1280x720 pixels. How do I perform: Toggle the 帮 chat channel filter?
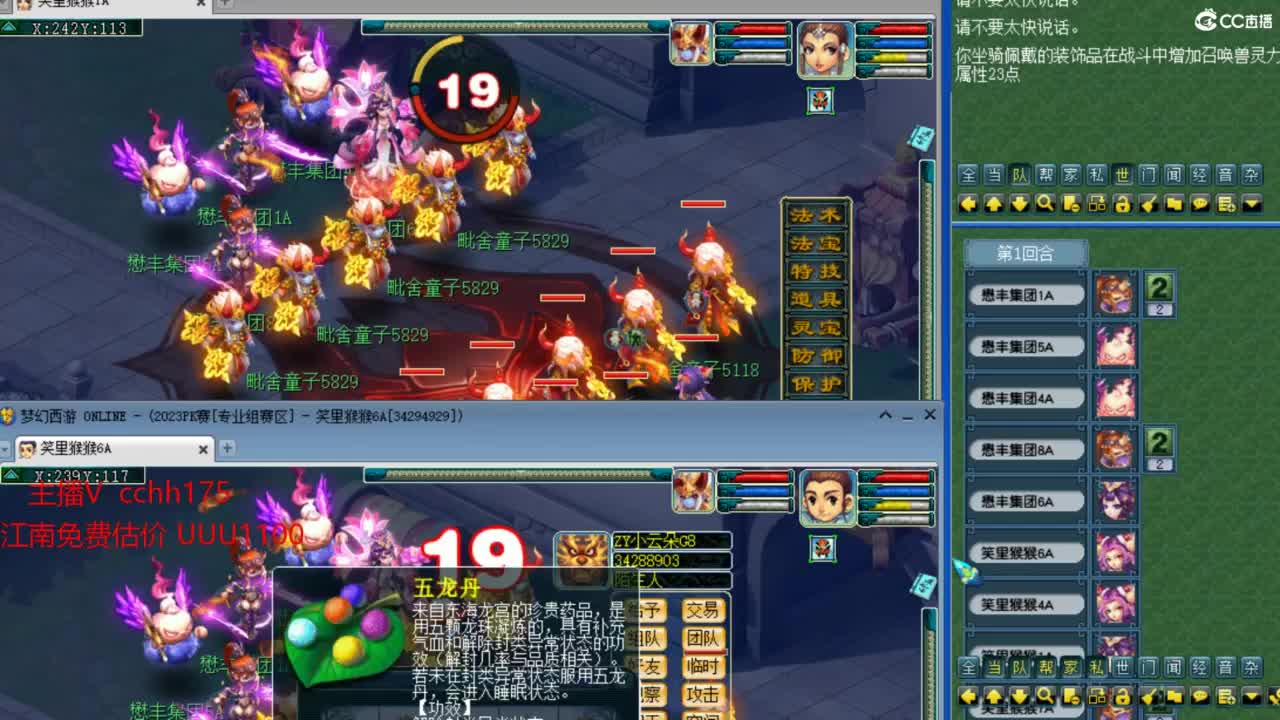(1044, 172)
